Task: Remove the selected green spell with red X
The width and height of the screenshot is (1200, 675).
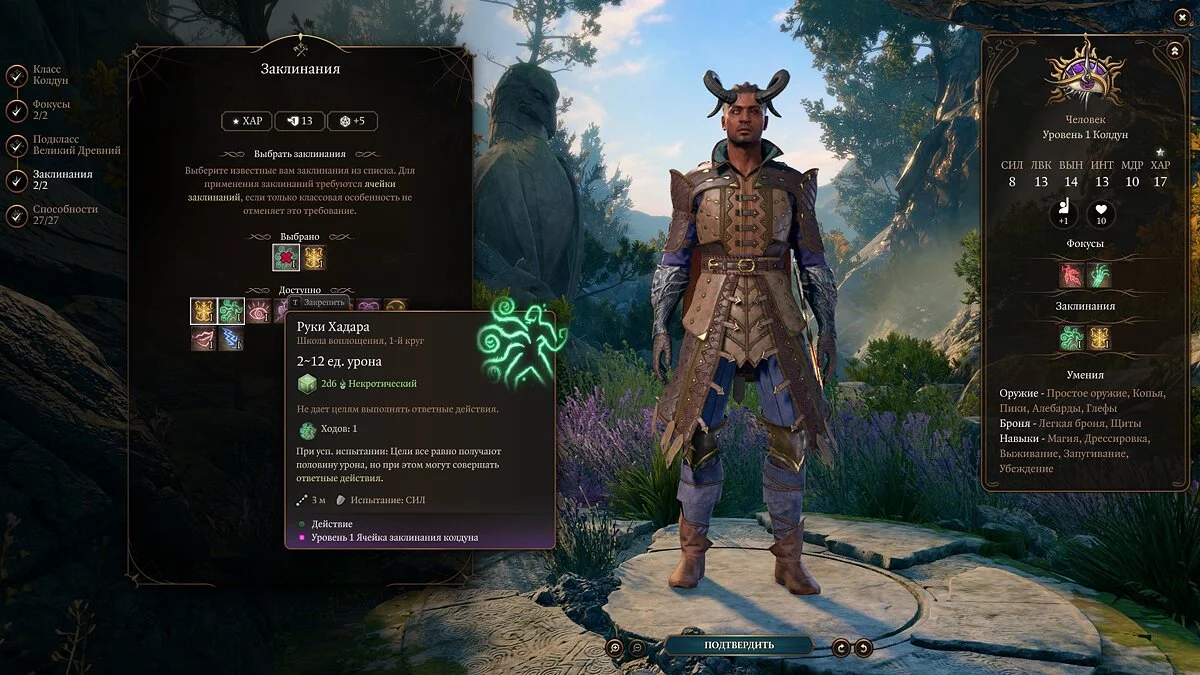Action: coord(286,258)
